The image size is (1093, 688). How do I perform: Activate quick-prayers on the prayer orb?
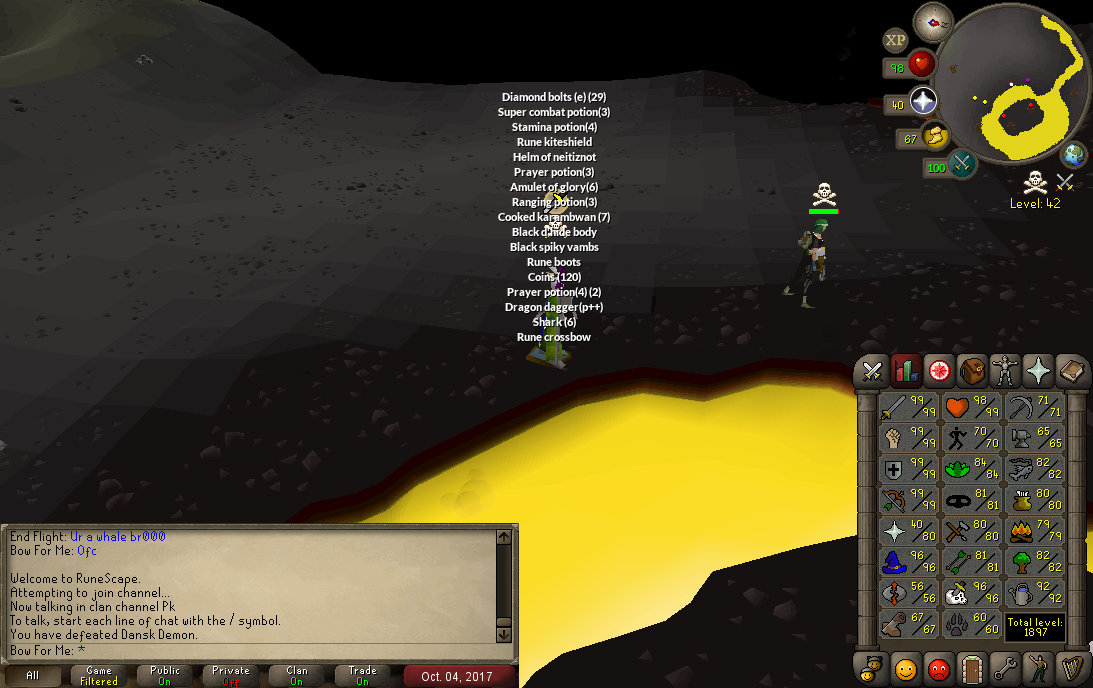[921, 101]
